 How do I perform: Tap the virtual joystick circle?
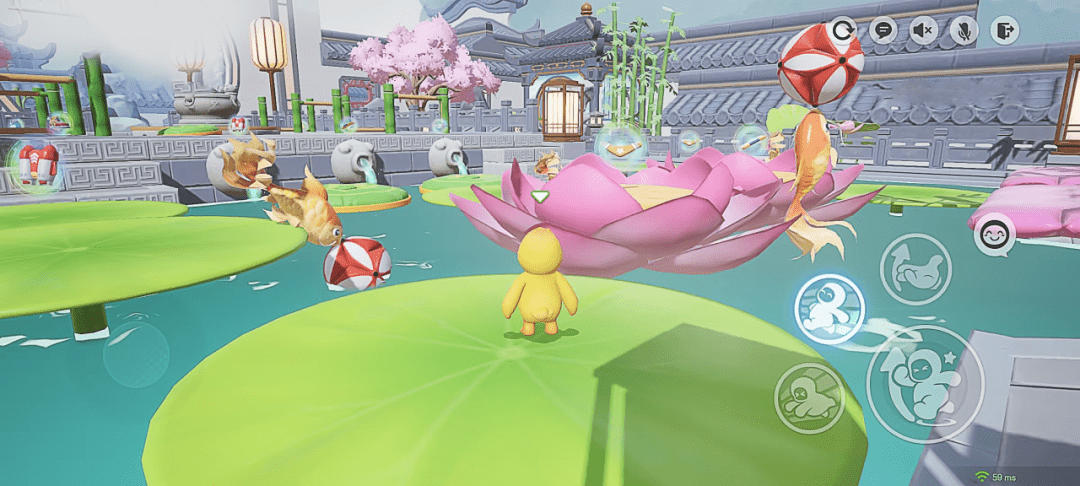click(x=136, y=355)
